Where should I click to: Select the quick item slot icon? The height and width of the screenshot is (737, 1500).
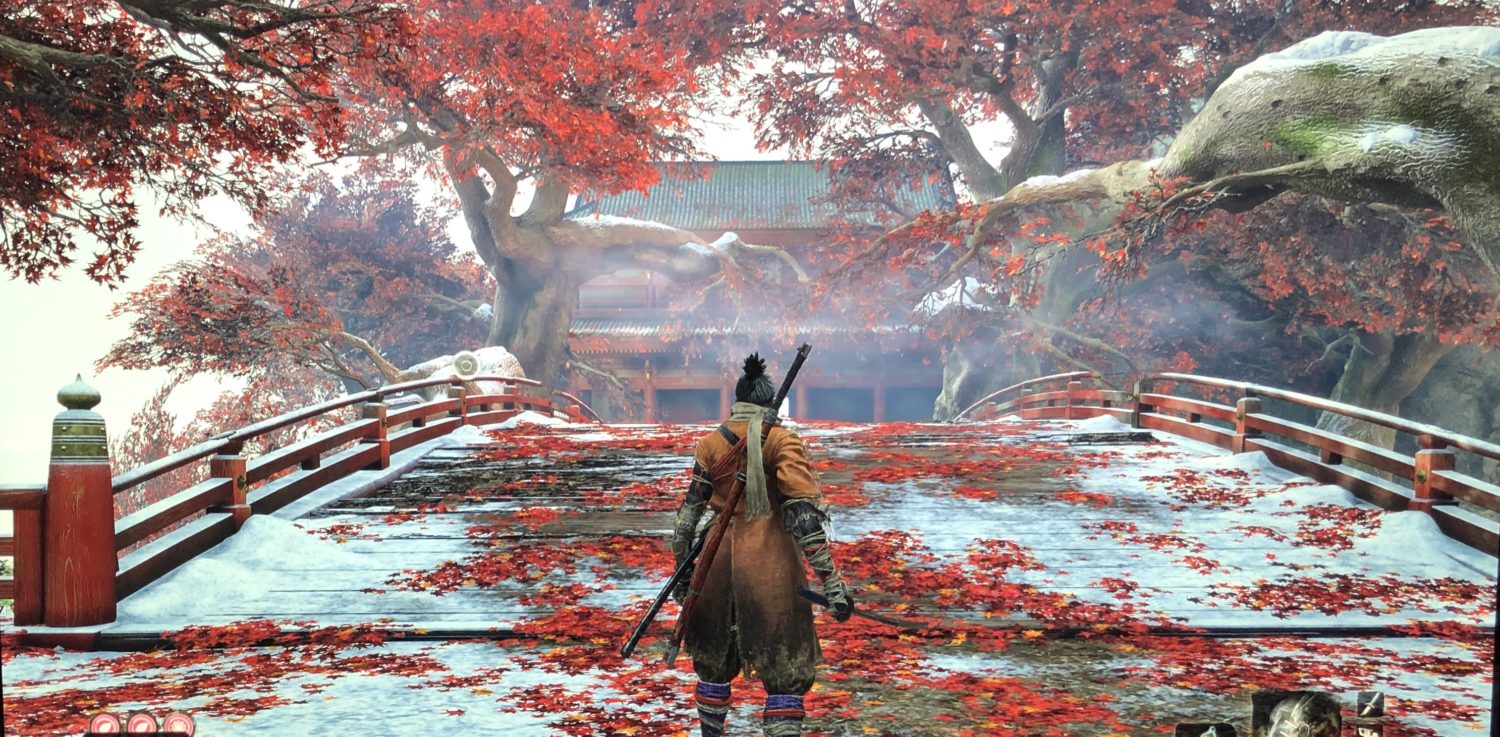coord(1205,730)
